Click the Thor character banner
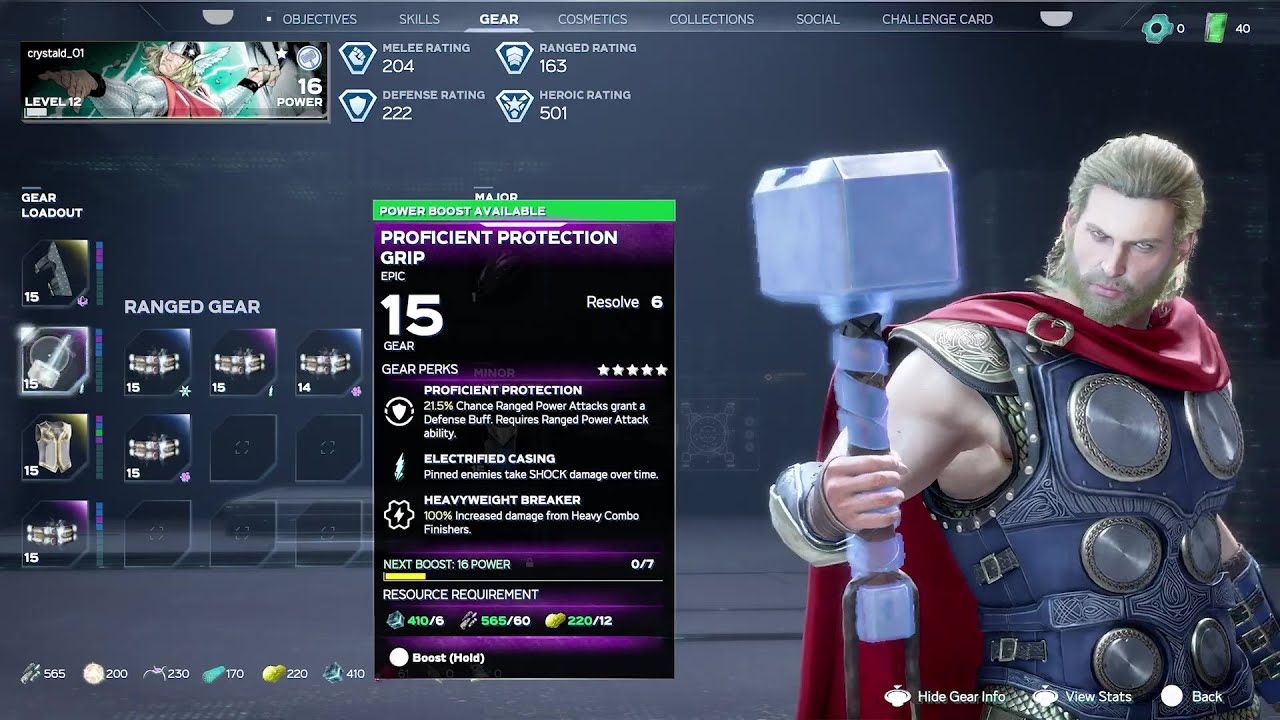The height and width of the screenshot is (720, 1280). point(175,81)
